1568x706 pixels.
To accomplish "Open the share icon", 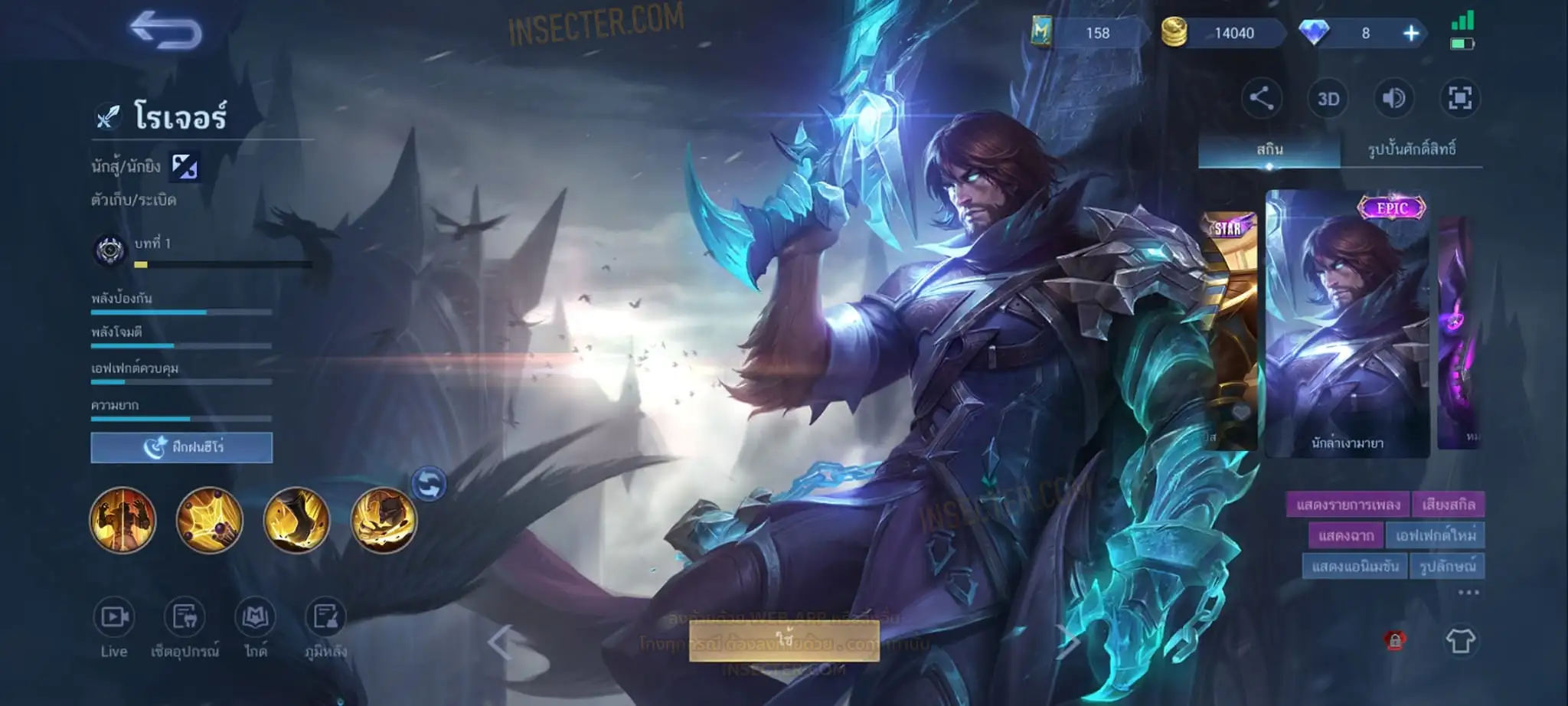I will tap(1261, 99).
